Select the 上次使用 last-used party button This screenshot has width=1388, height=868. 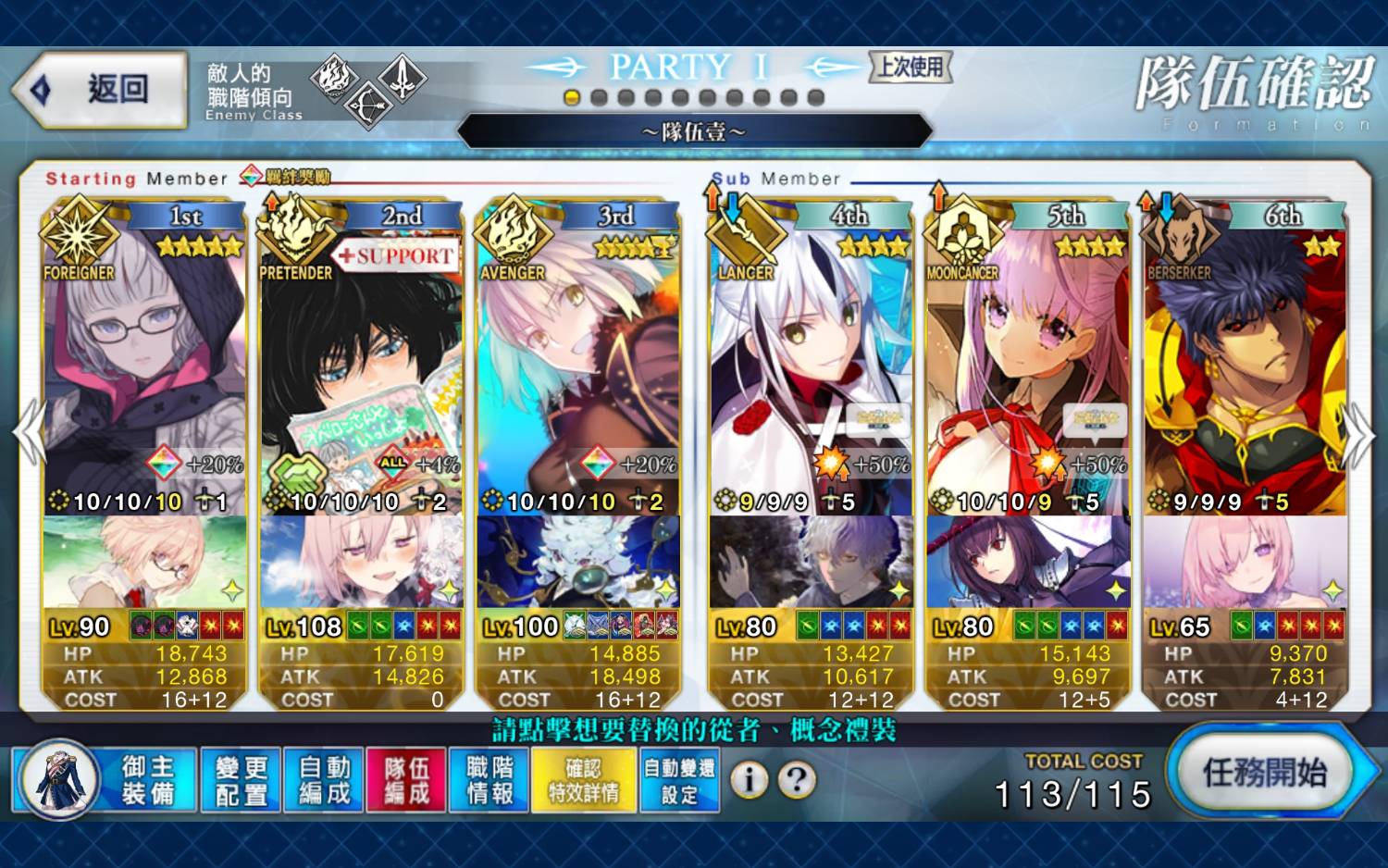(x=911, y=67)
